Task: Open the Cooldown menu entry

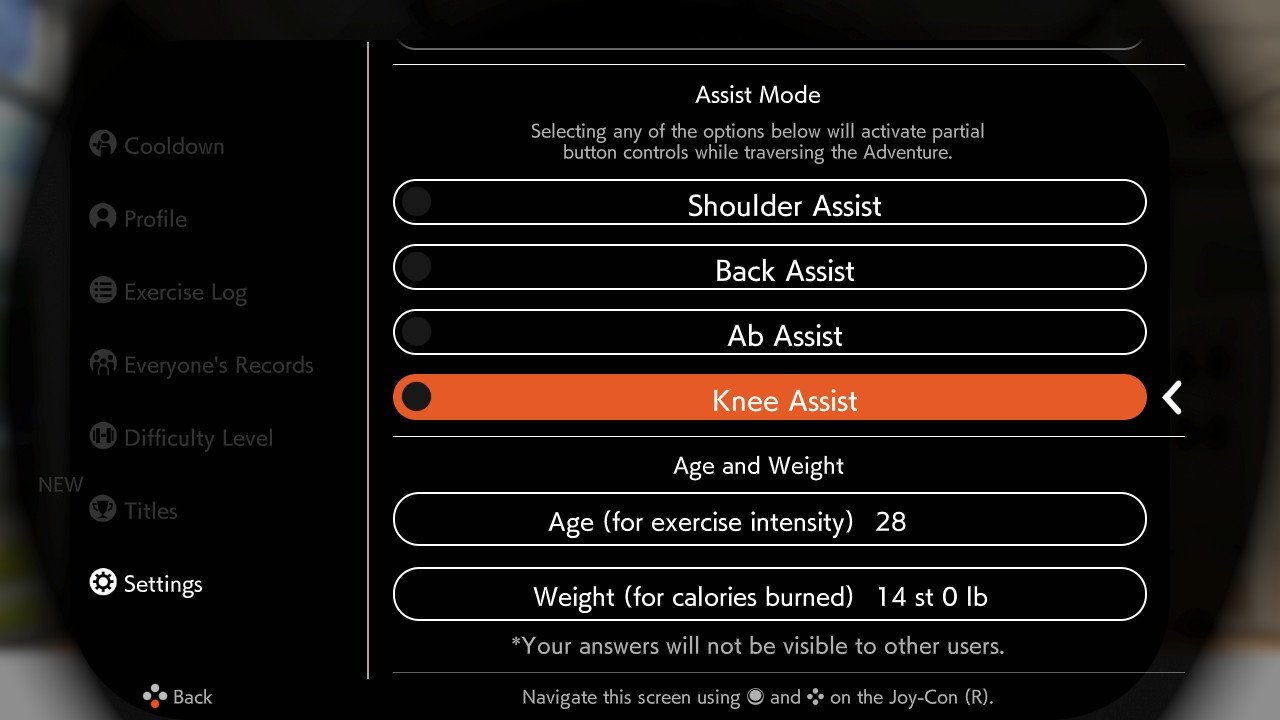Action: click(157, 146)
